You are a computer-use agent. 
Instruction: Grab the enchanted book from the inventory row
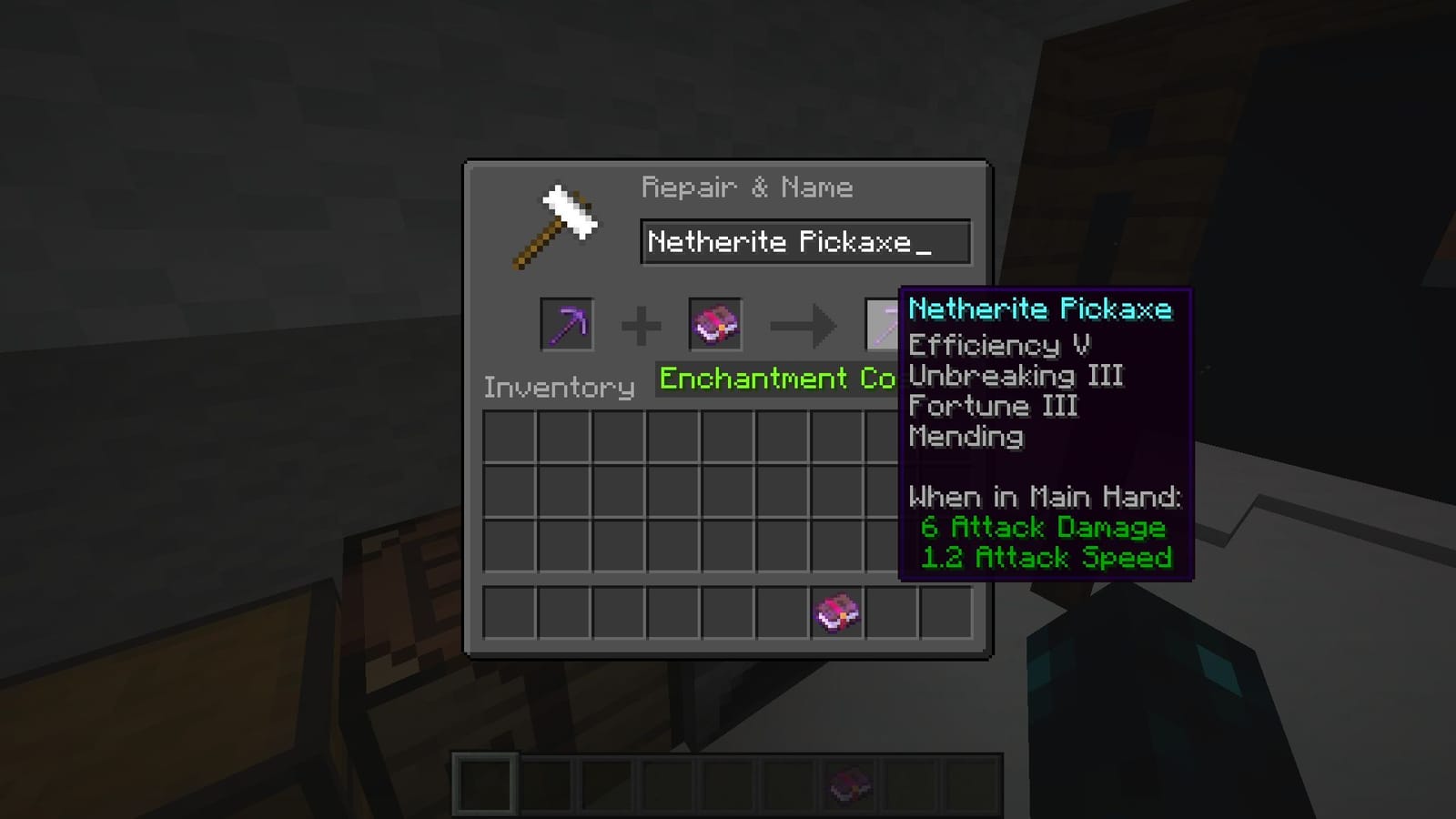(x=836, y=612)
